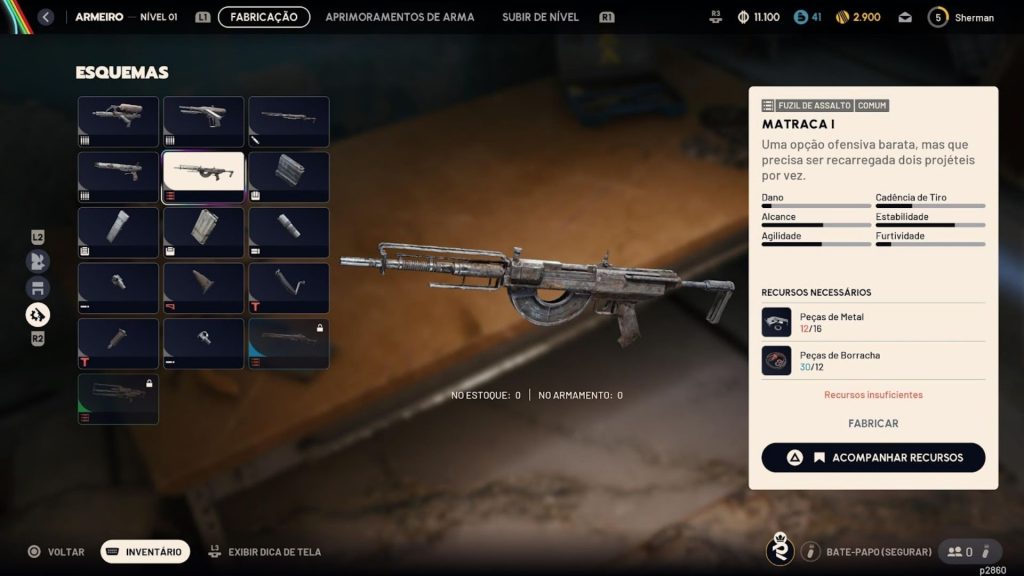This screenshot has width=1024, height=576.
Task: Click the Fabricar button
Action: pos(873,424)
